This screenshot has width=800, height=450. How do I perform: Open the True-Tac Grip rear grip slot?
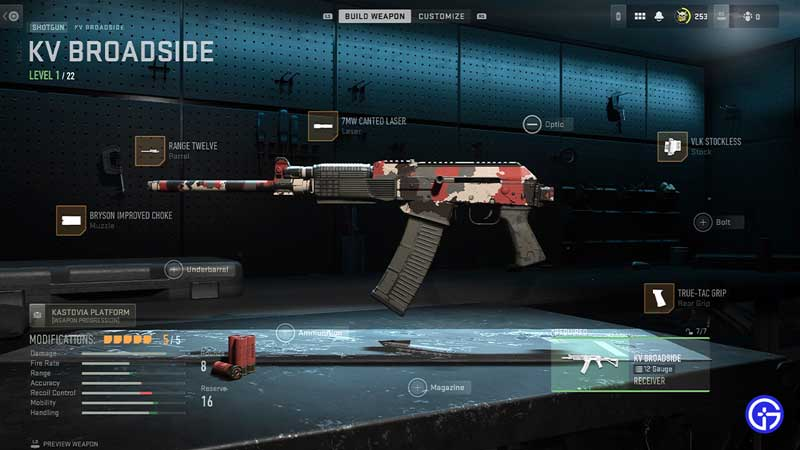[x=659, y=297]
